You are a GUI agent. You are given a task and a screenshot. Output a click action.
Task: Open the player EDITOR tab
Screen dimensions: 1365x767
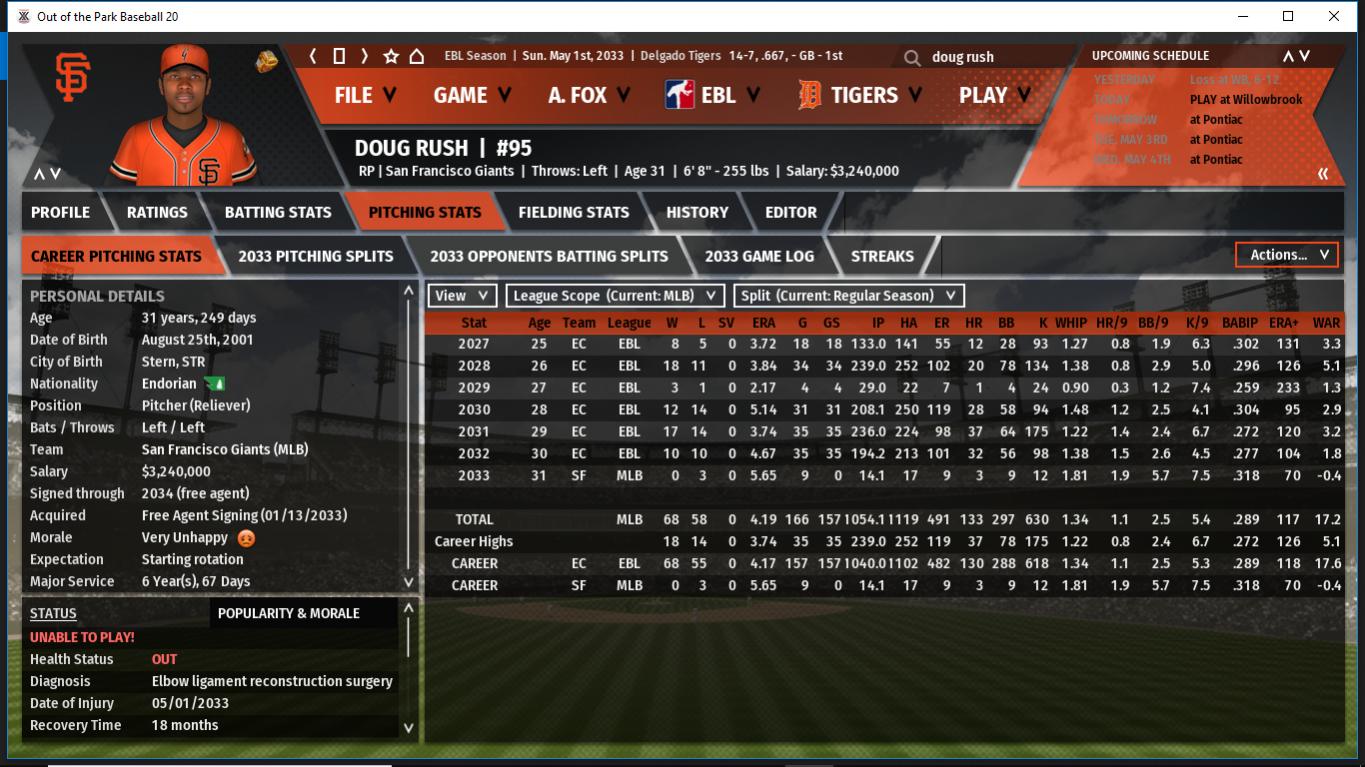click(x=790, y=212)
